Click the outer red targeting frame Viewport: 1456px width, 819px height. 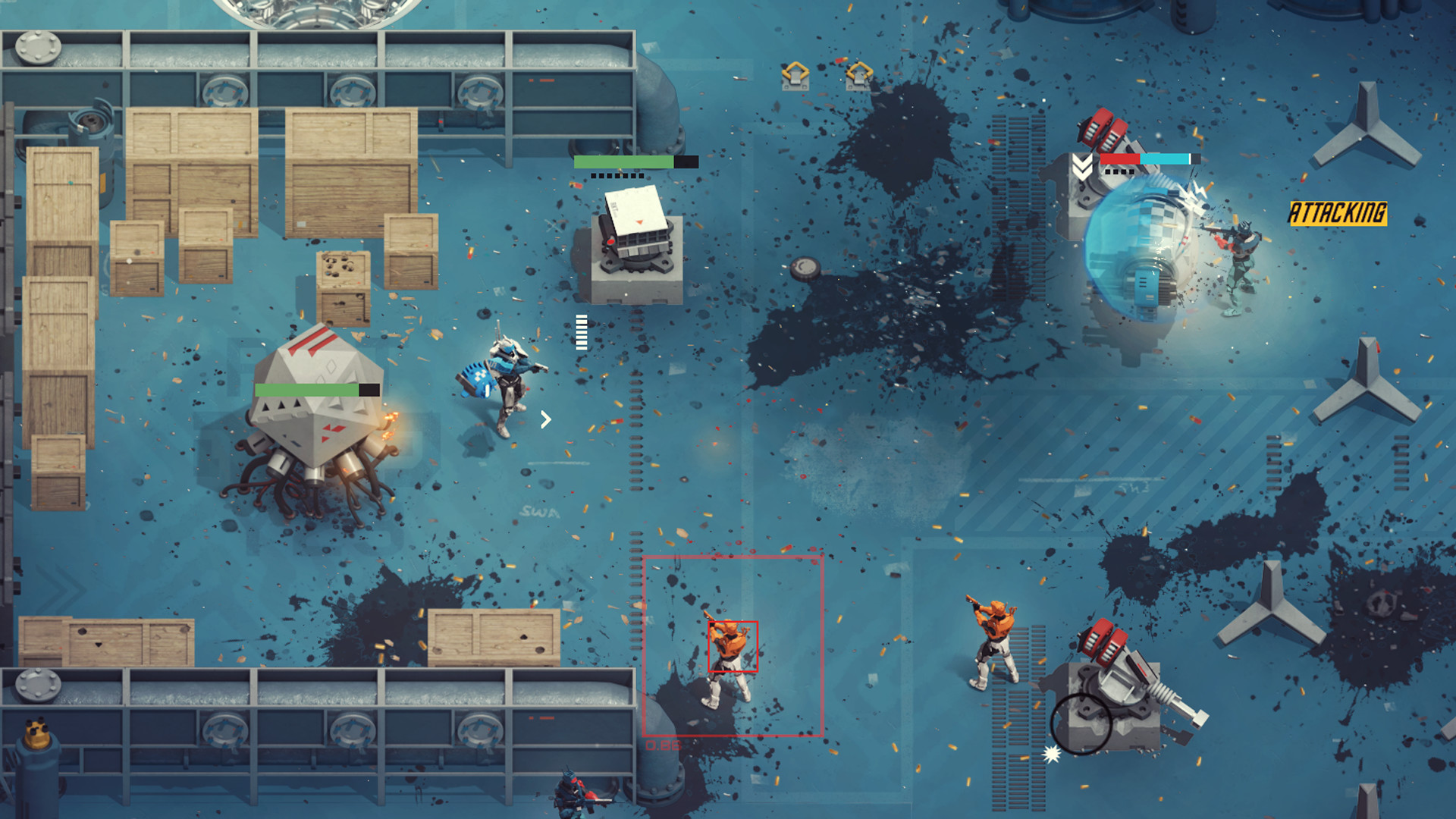(736, 558)
